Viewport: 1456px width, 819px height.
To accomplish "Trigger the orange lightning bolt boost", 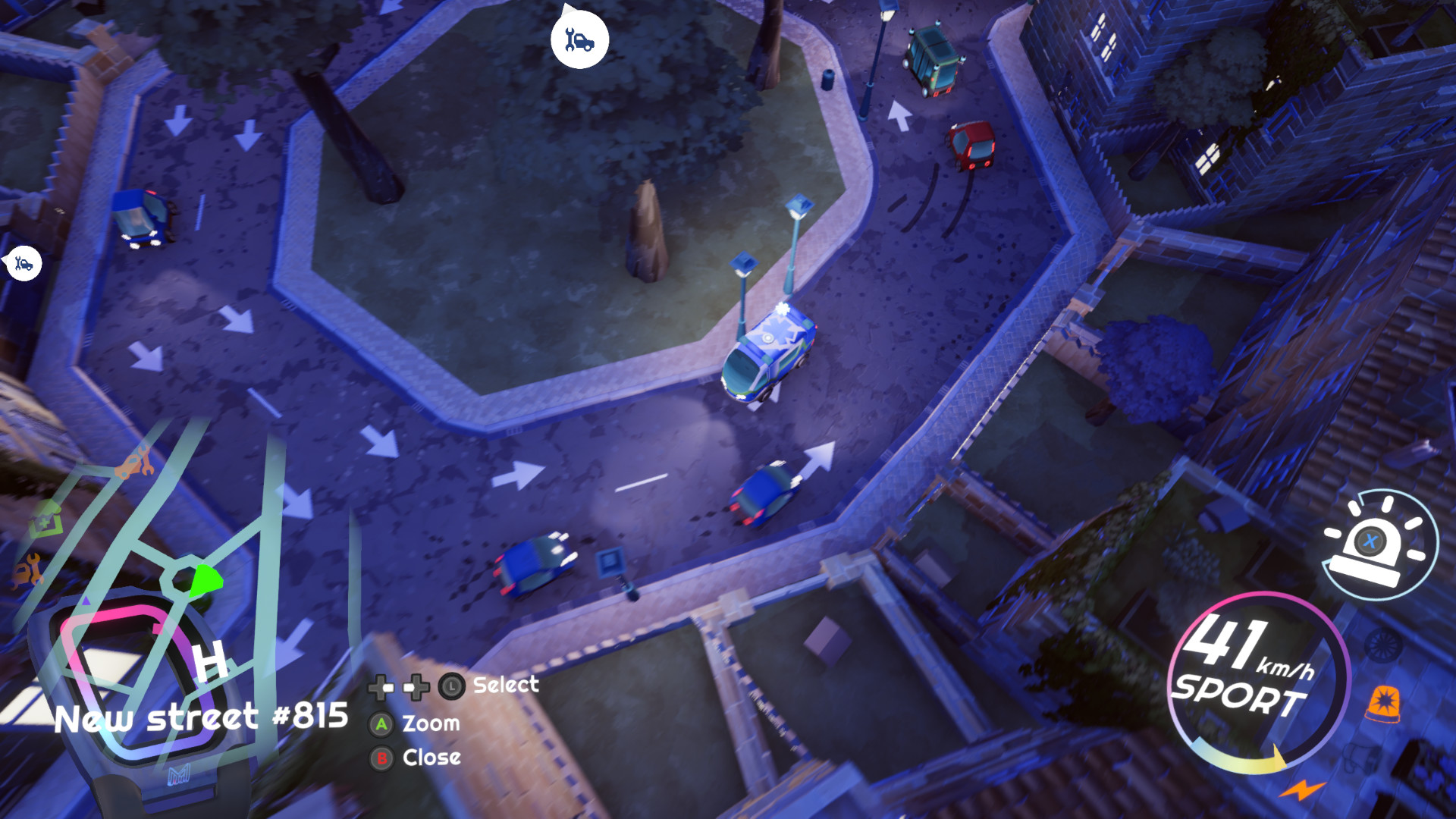I will click(1303, 789).
